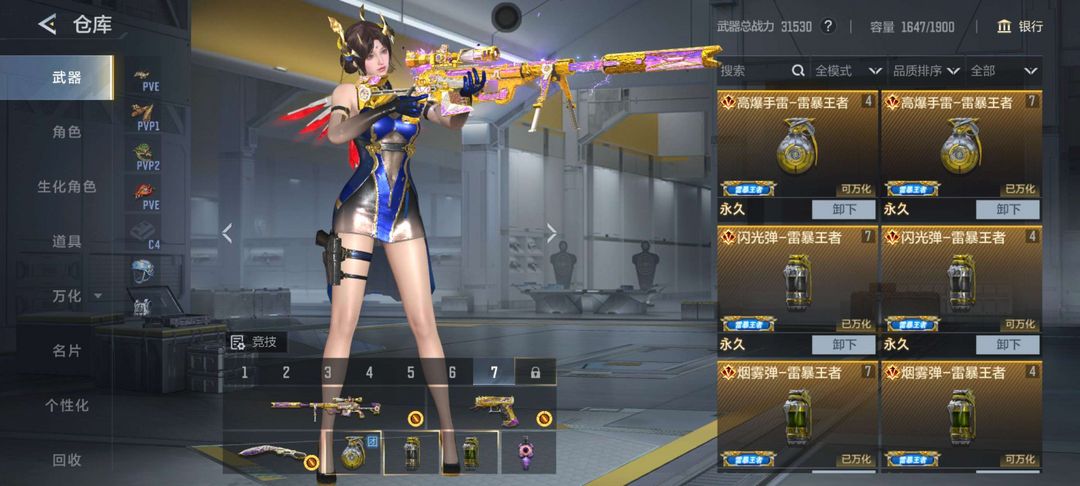This screenshot has height=486, width=1080.
Task: Show the weapon power help question mark
Action: tap(828, 26)
